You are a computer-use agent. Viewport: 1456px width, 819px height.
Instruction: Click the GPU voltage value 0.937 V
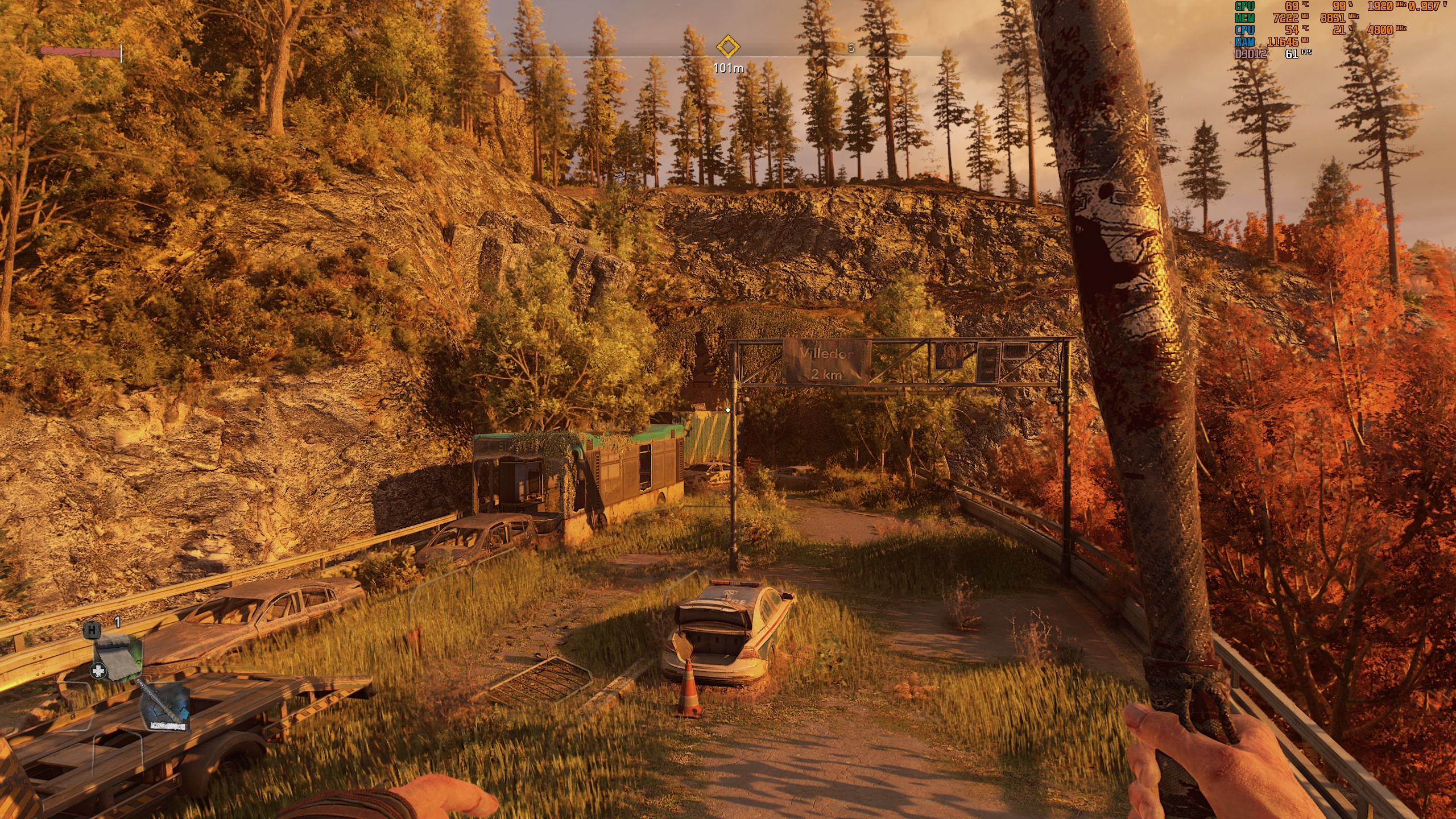point(1424,7)
